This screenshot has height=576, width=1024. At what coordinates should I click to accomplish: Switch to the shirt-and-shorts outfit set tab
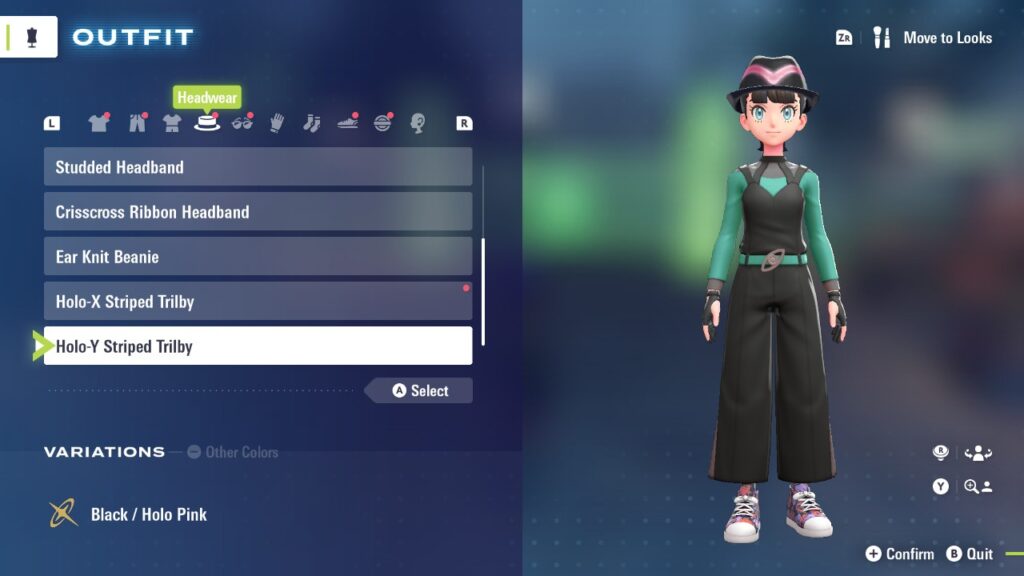click(x=172, y=123)
